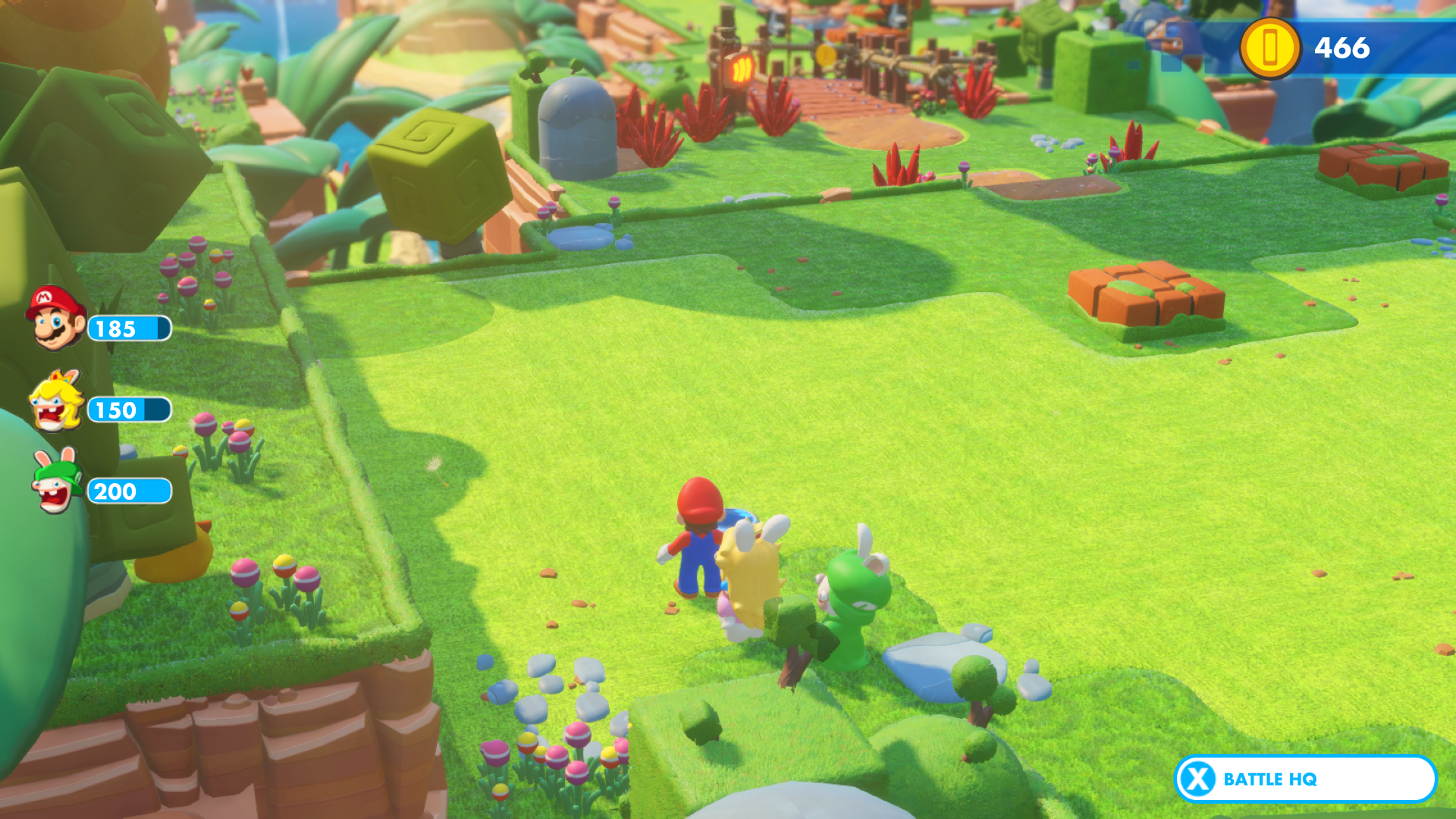Open the Battle HQ menu
1456x819 pixels.
coord(1304,779)
